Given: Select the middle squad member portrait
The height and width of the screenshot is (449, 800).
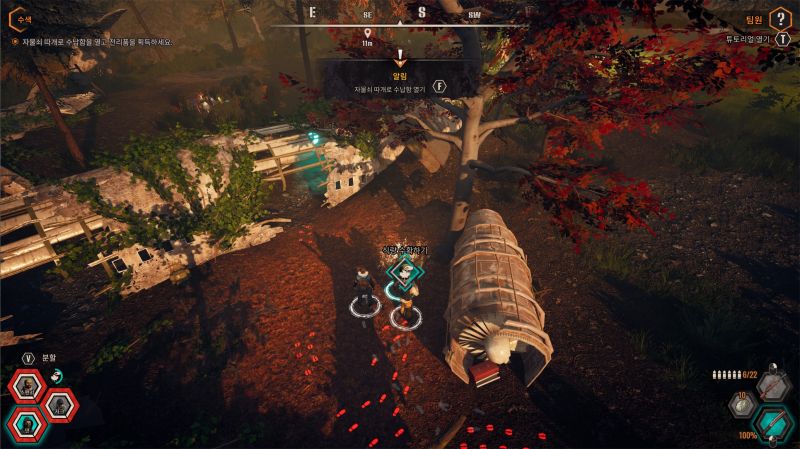Looking at the screenshot, I should click(59, 405).
